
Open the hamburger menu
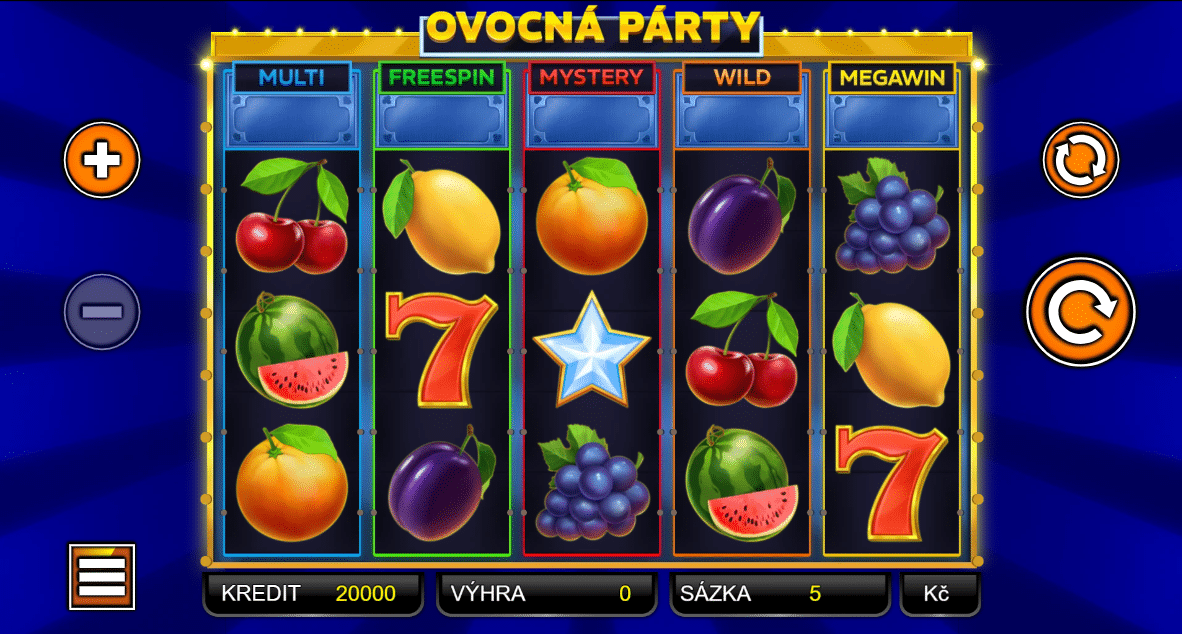click(x=102, y=577)
